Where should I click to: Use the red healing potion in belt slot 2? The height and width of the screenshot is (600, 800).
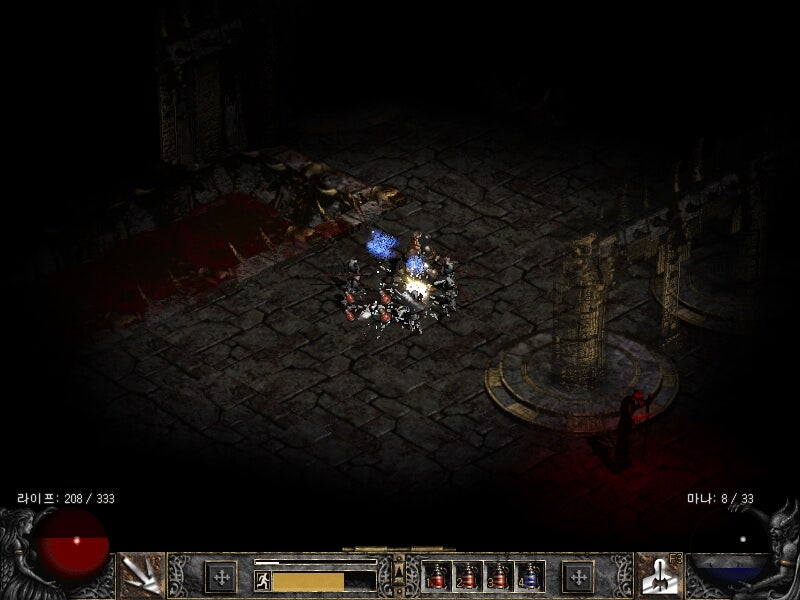click(467, 576)
